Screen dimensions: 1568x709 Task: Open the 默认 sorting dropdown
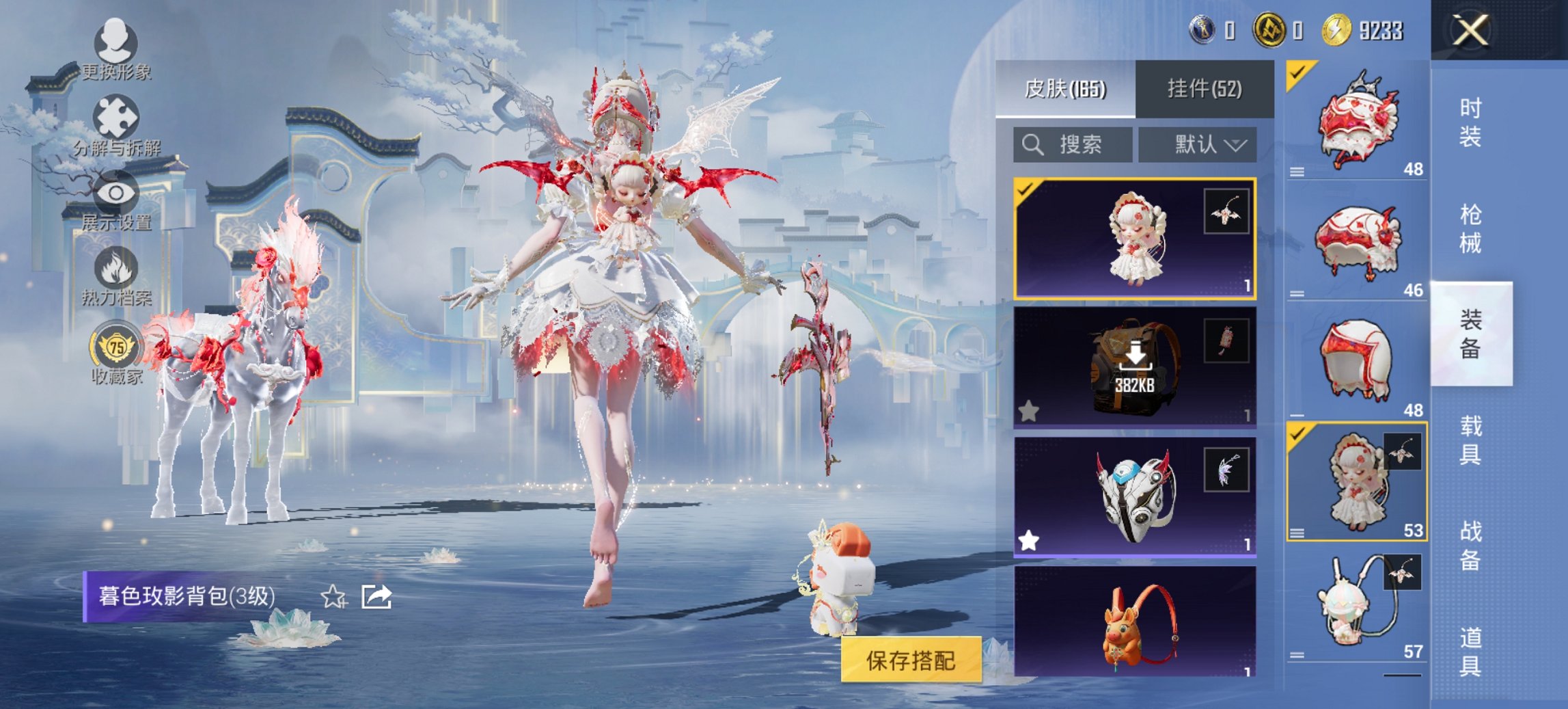click(1198, 145)
